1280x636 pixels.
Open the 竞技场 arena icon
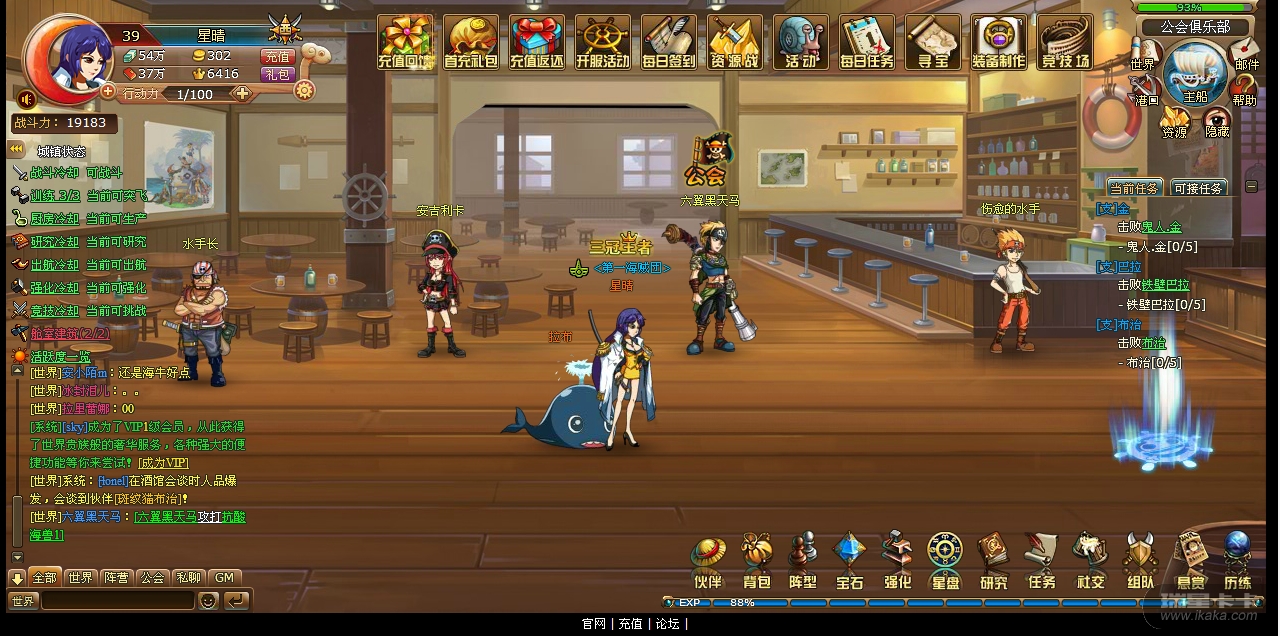click(x=1065, y=42)
